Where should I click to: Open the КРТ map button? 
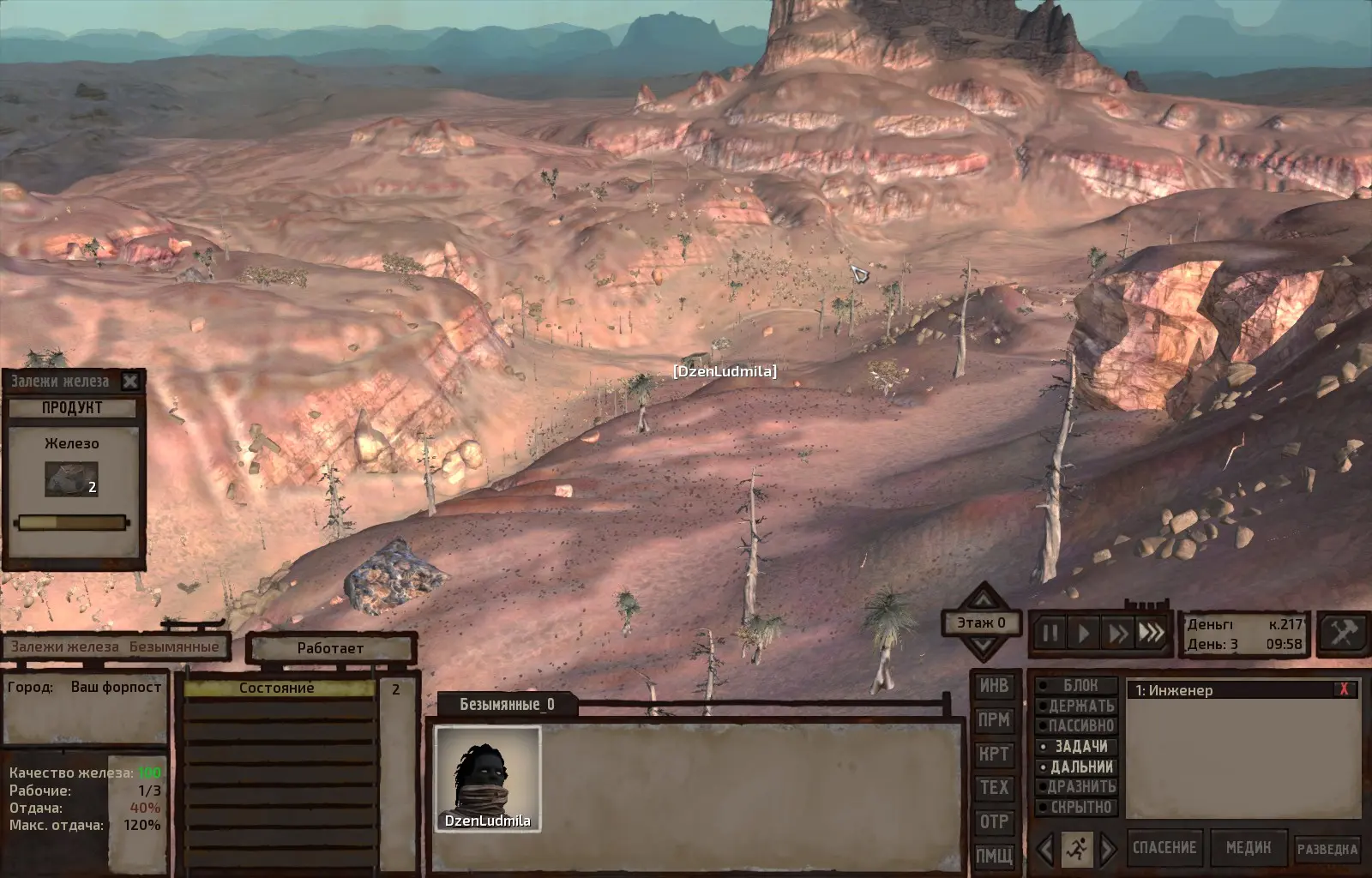coord(994,755)
